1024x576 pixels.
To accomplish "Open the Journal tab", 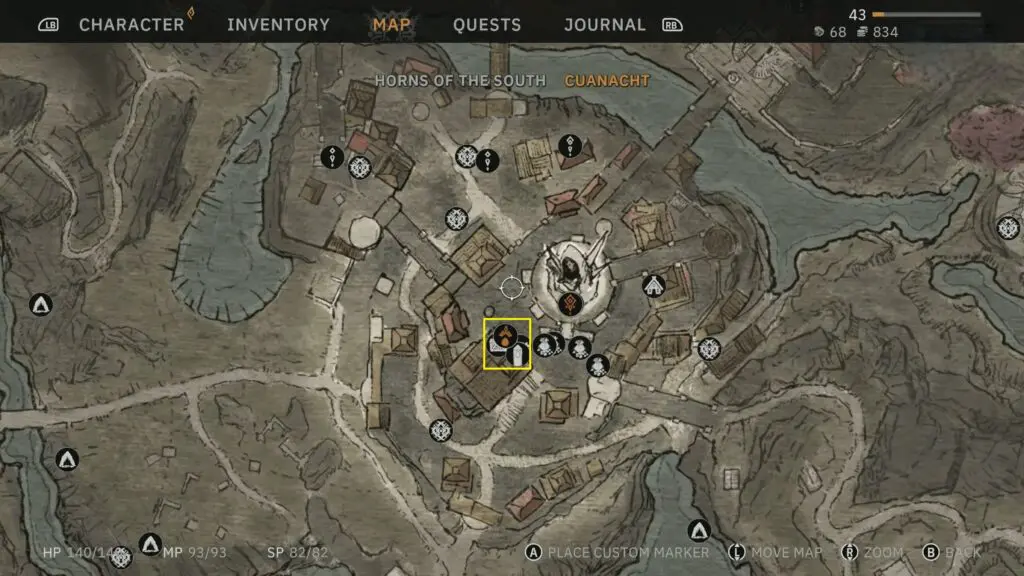I will (605, 25).
